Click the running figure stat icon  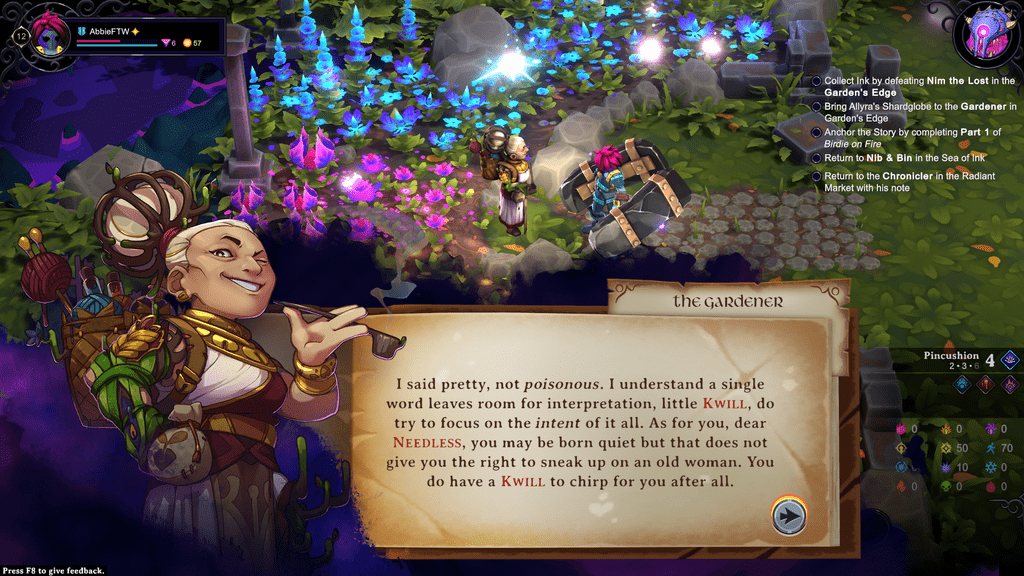(x=990, y=448)
